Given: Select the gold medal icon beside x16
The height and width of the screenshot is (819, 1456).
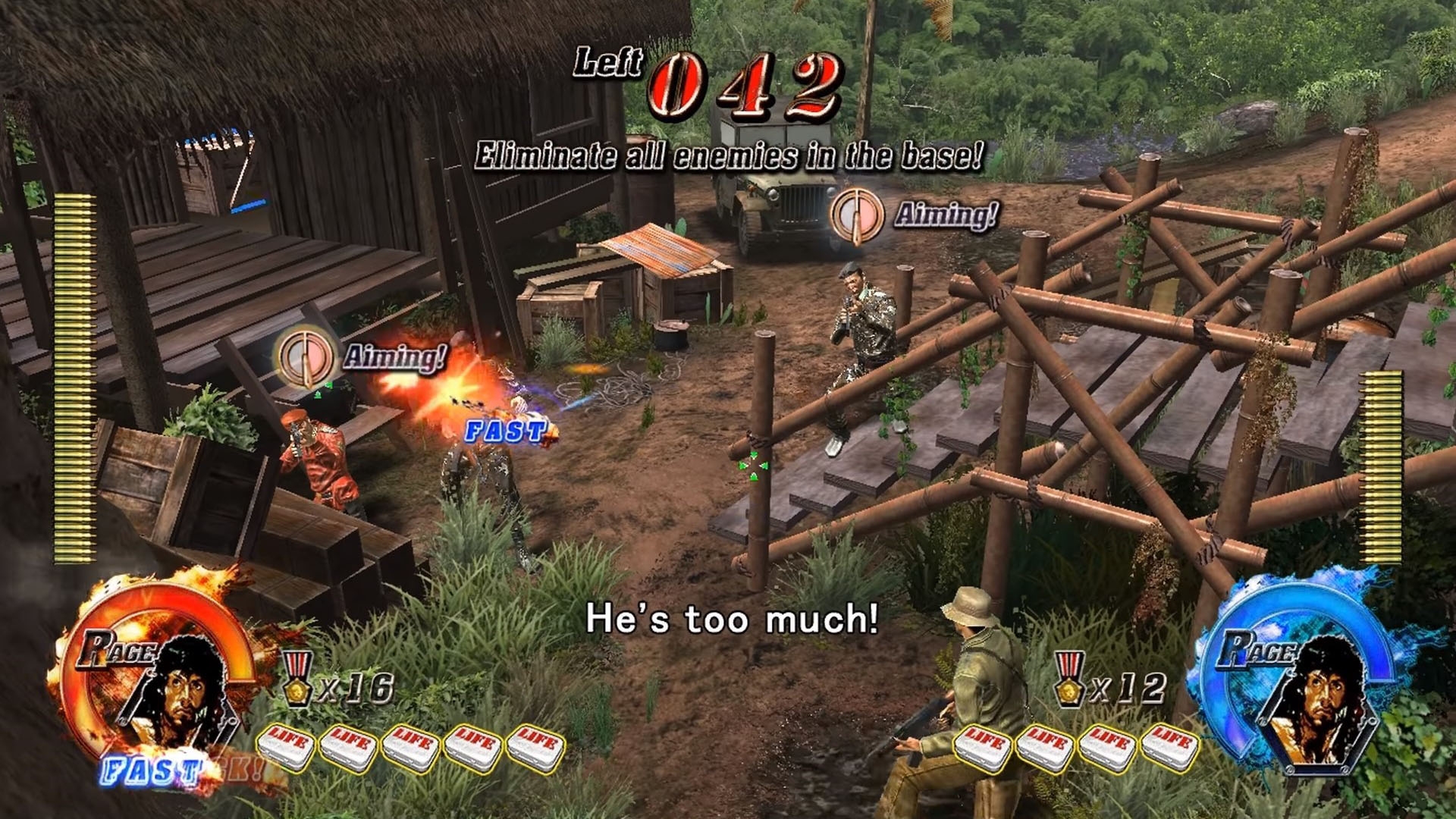Looking at the screenshot, I should pos(297,679).
